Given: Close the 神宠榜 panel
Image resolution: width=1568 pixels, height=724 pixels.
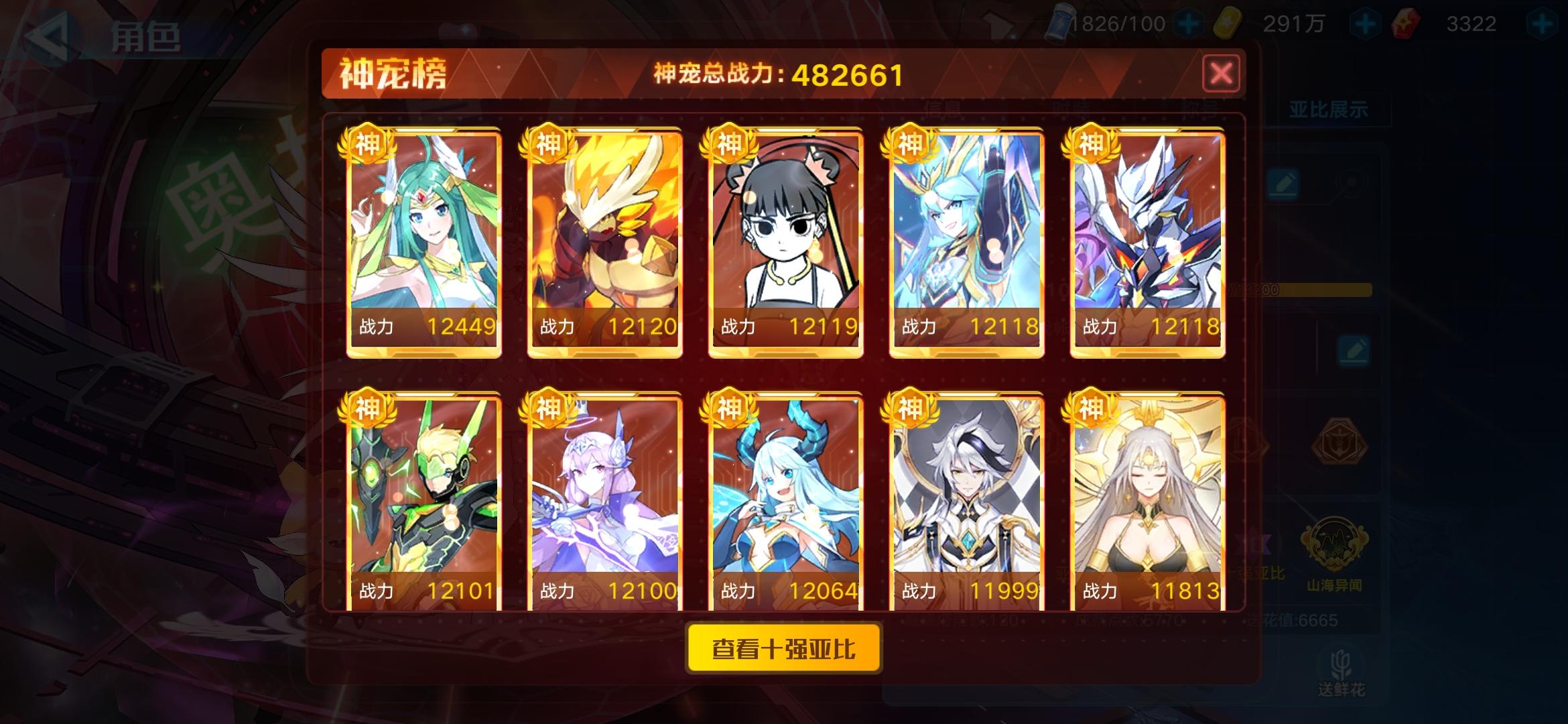Looking at the screenshot, I should 1221,74.
